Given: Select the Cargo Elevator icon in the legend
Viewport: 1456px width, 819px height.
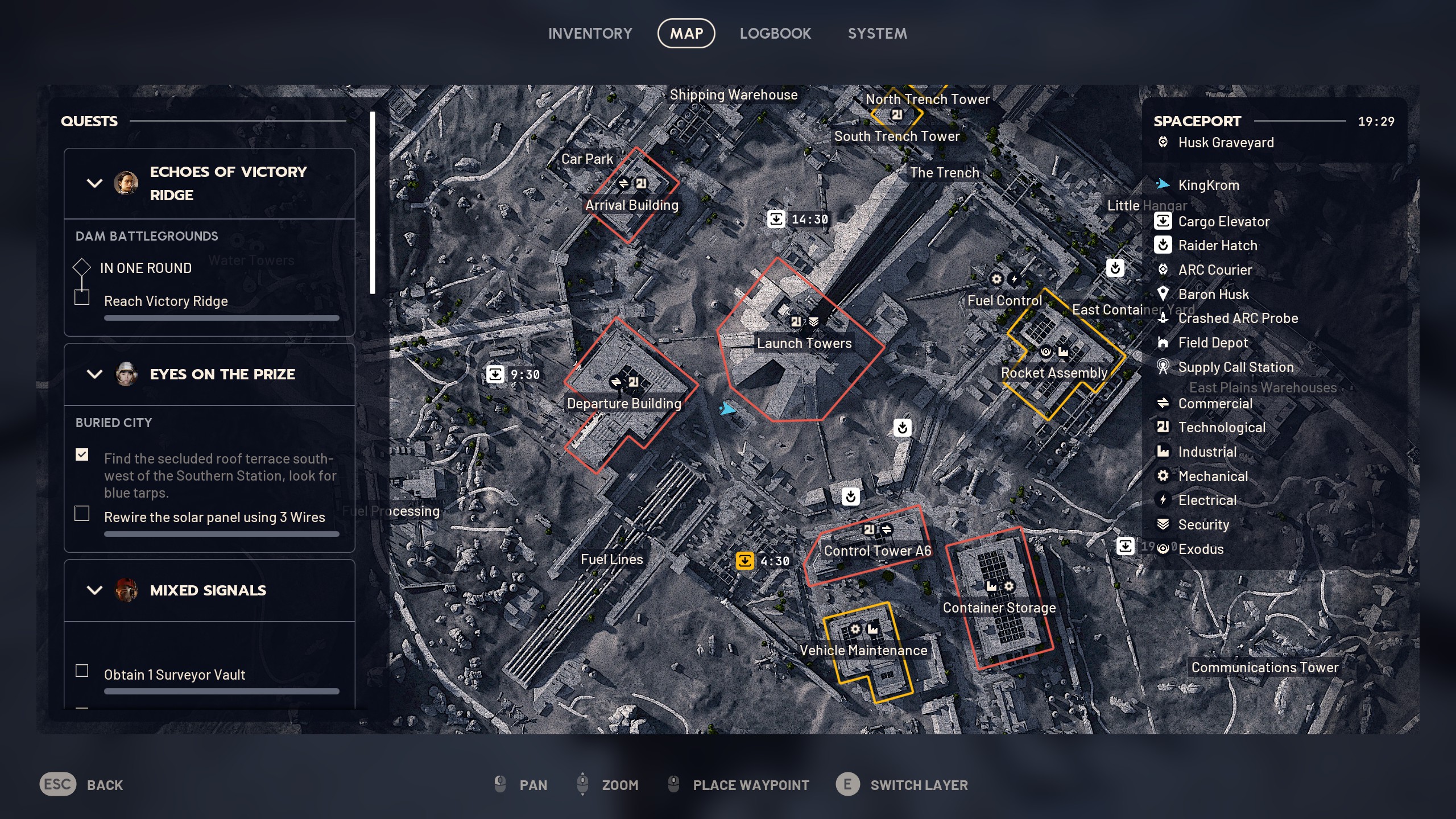Looking at the screenshot, I should click(x=1164, y=222).
